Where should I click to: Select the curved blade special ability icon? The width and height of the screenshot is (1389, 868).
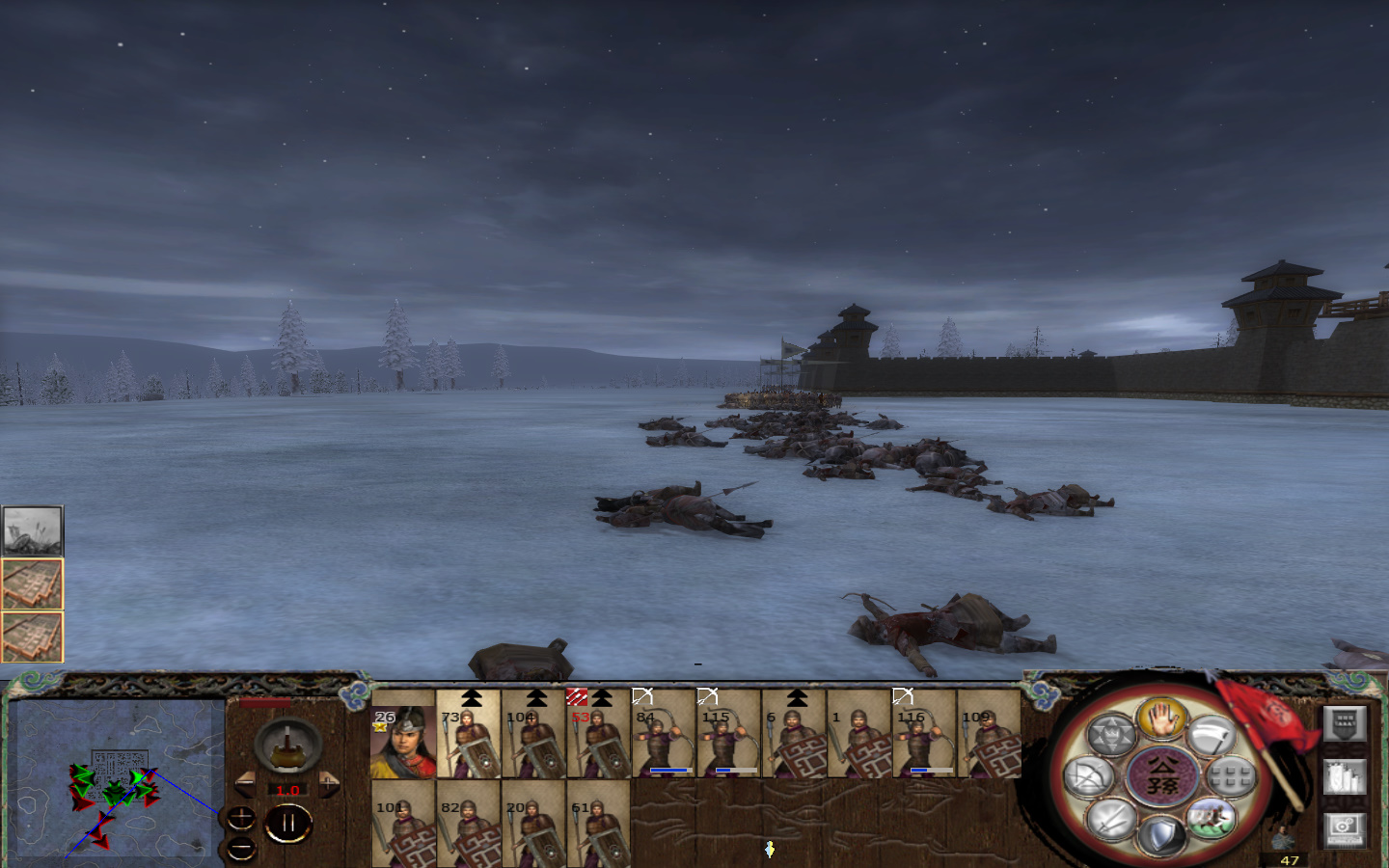(x=1212, y=735)
